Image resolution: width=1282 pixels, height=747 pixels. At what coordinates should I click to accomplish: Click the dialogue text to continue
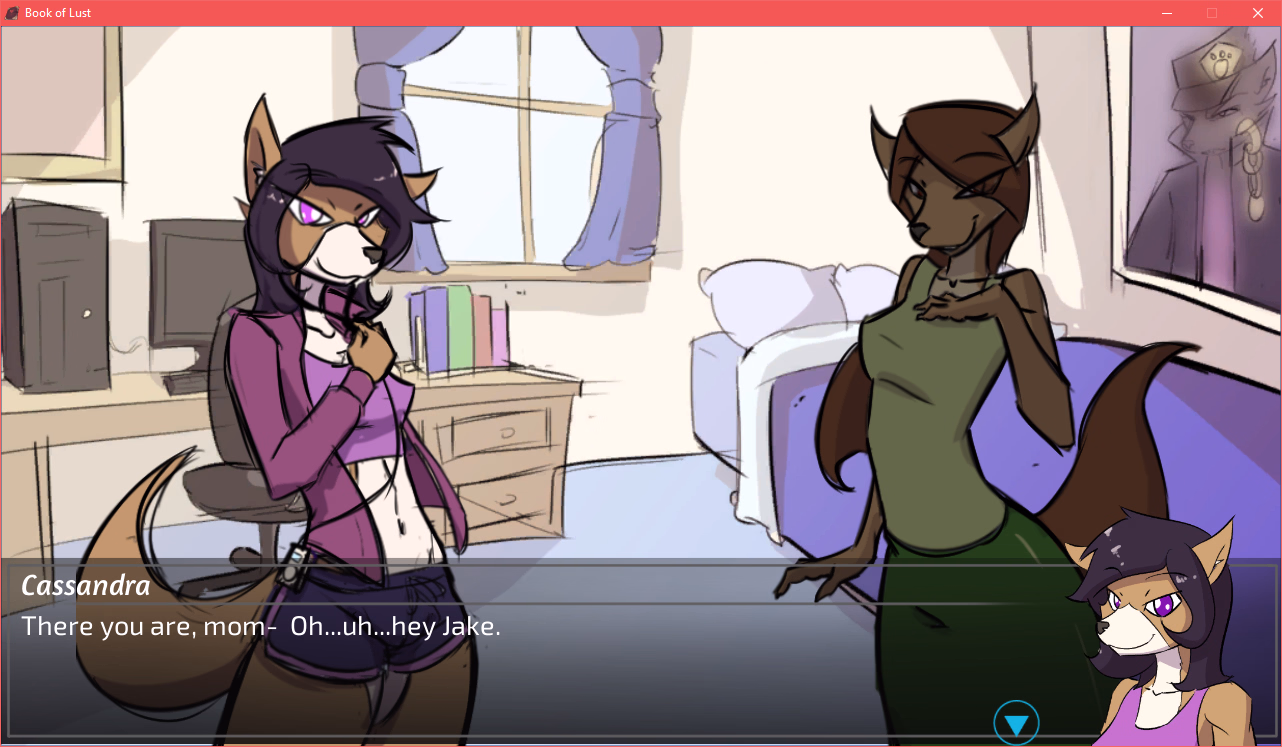click(x=260, y=627)
